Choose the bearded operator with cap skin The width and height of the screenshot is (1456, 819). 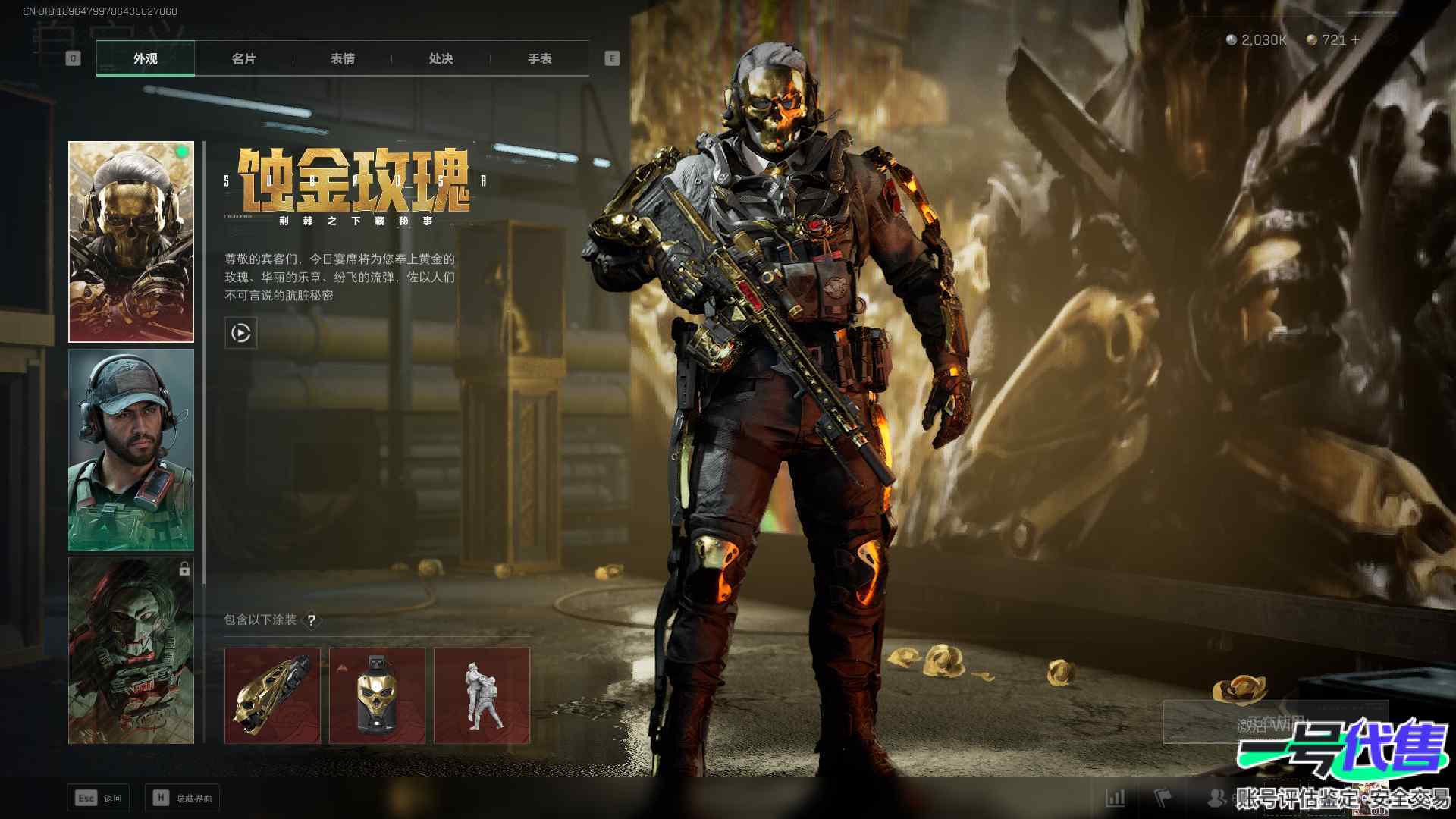pyautogui.click(x=131, y=450)
